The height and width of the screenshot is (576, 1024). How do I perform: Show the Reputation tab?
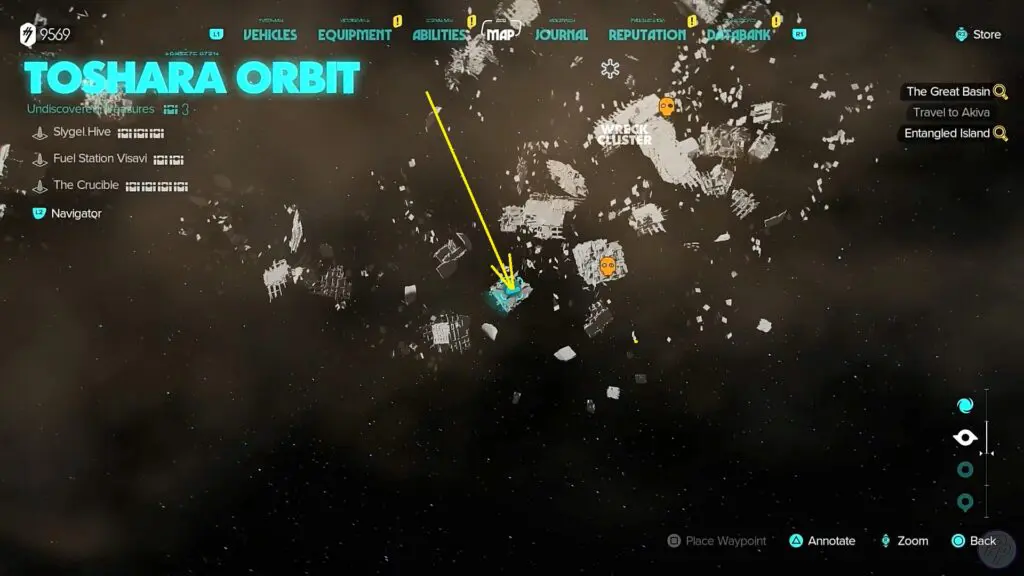coord(647,35)
